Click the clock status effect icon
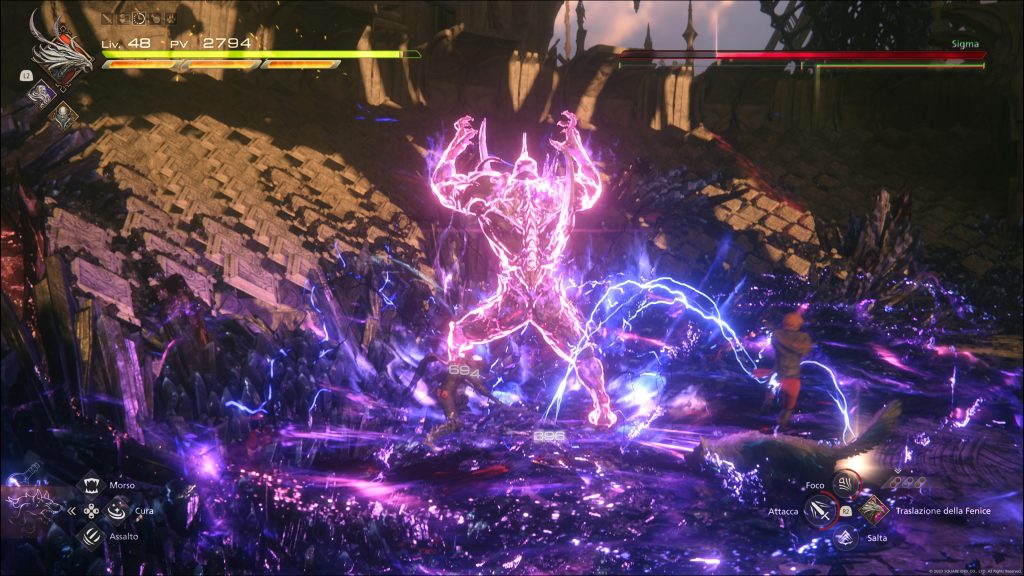Image resolution: width=1024 pixels, height=576 pixels. [x=139, y=18]
